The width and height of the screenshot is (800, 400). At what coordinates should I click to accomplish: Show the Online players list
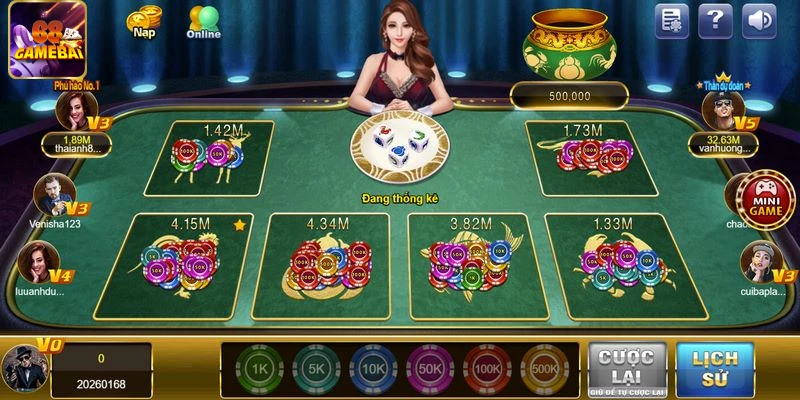pos(204,22)
